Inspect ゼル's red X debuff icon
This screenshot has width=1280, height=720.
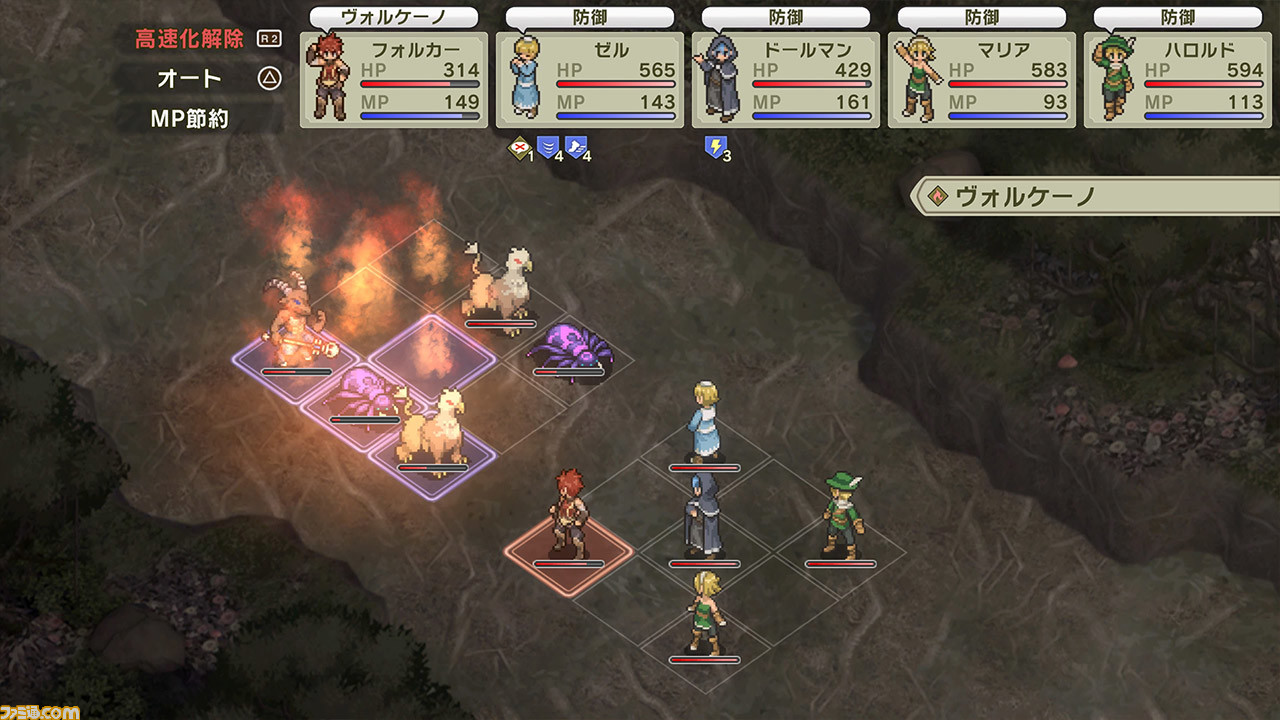click(520, 148)
